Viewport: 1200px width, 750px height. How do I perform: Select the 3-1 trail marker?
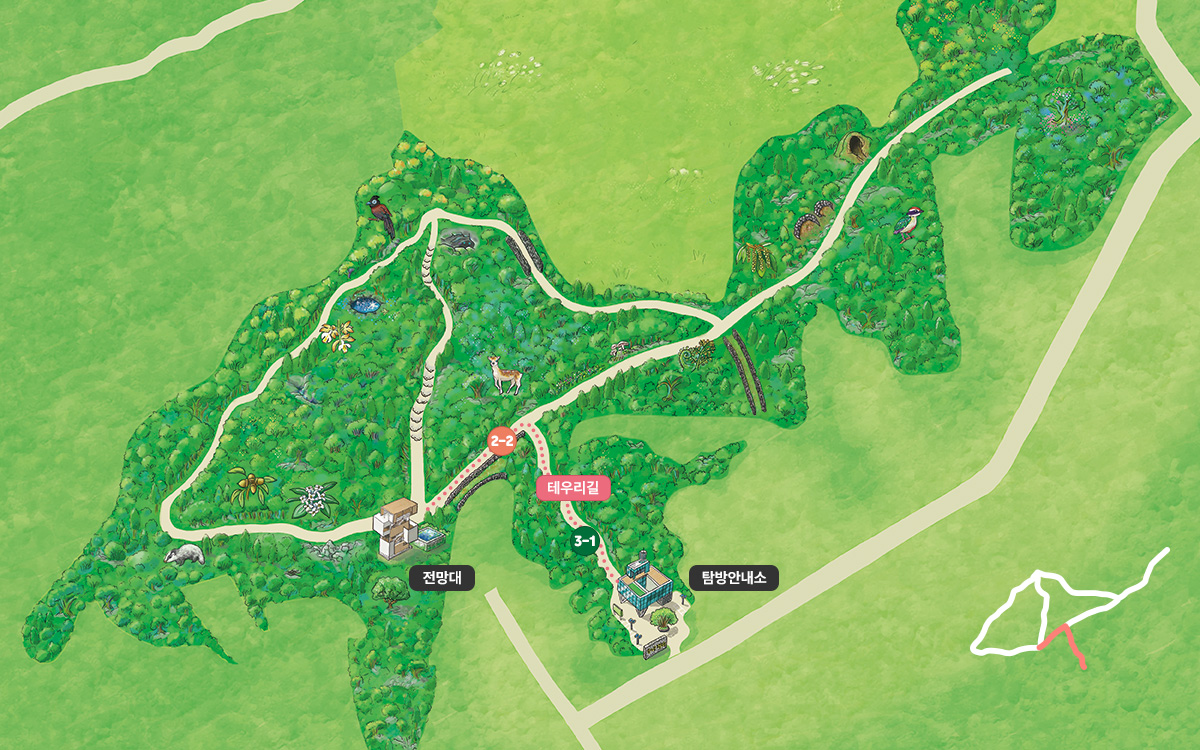[x=584, y=542]
